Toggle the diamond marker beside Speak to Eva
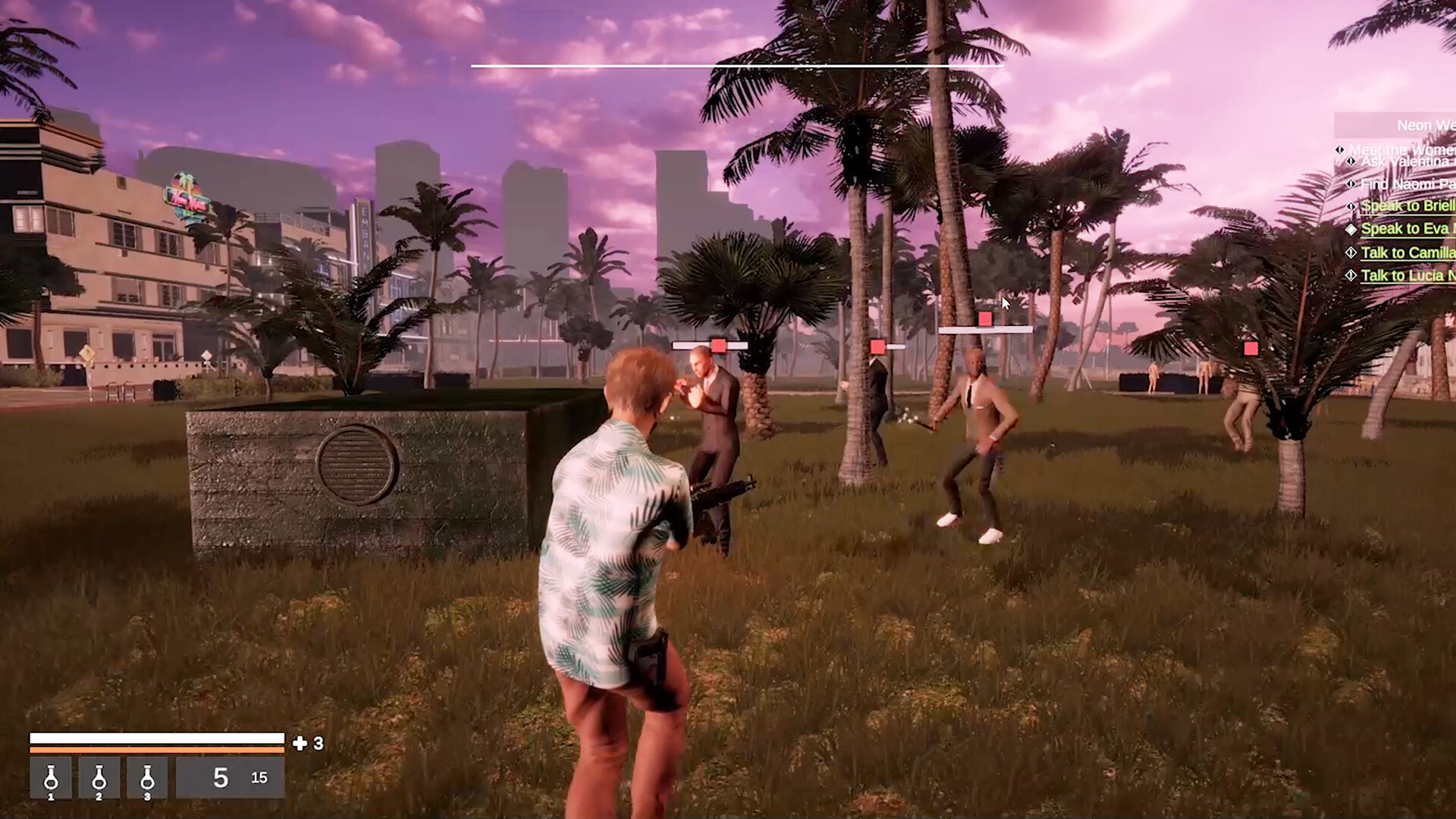Screen dimensions: 1456x819 [1351, 229]
